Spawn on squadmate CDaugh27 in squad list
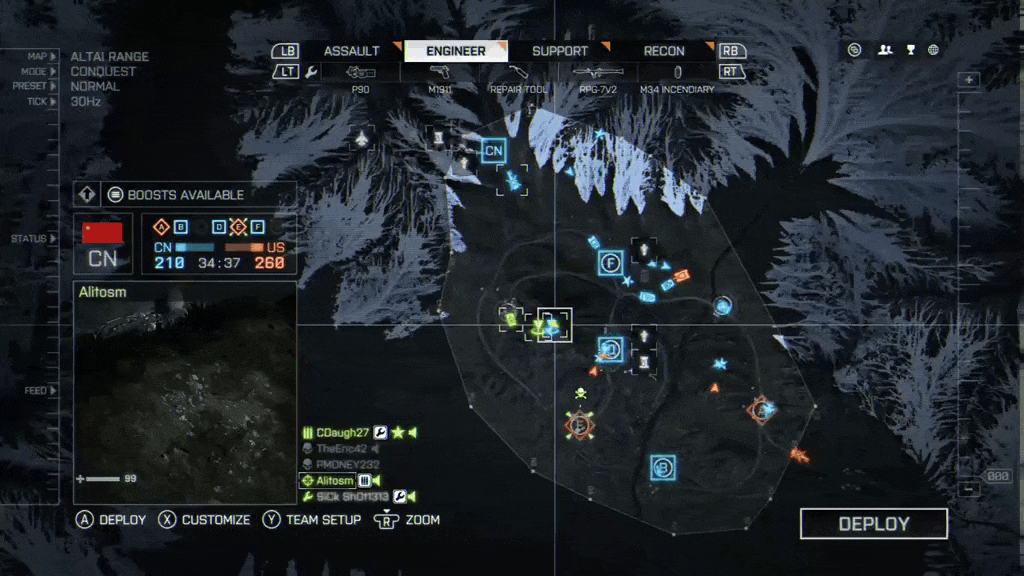This screenshot has width=1024, height=576. pyautogui.click(x=343, y=432)
